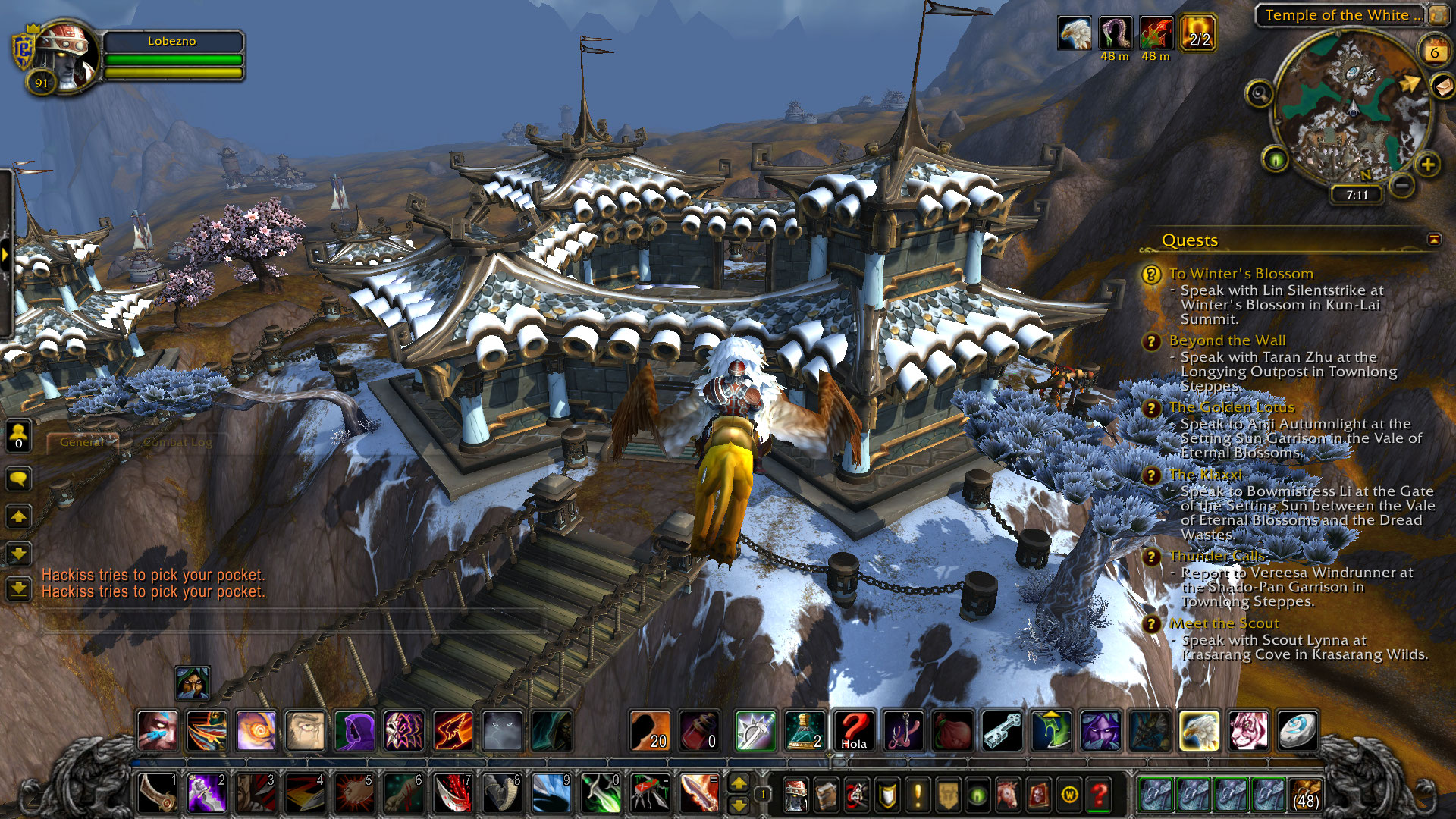Zoom out the minimap with minus button

tap(1402, 184)
